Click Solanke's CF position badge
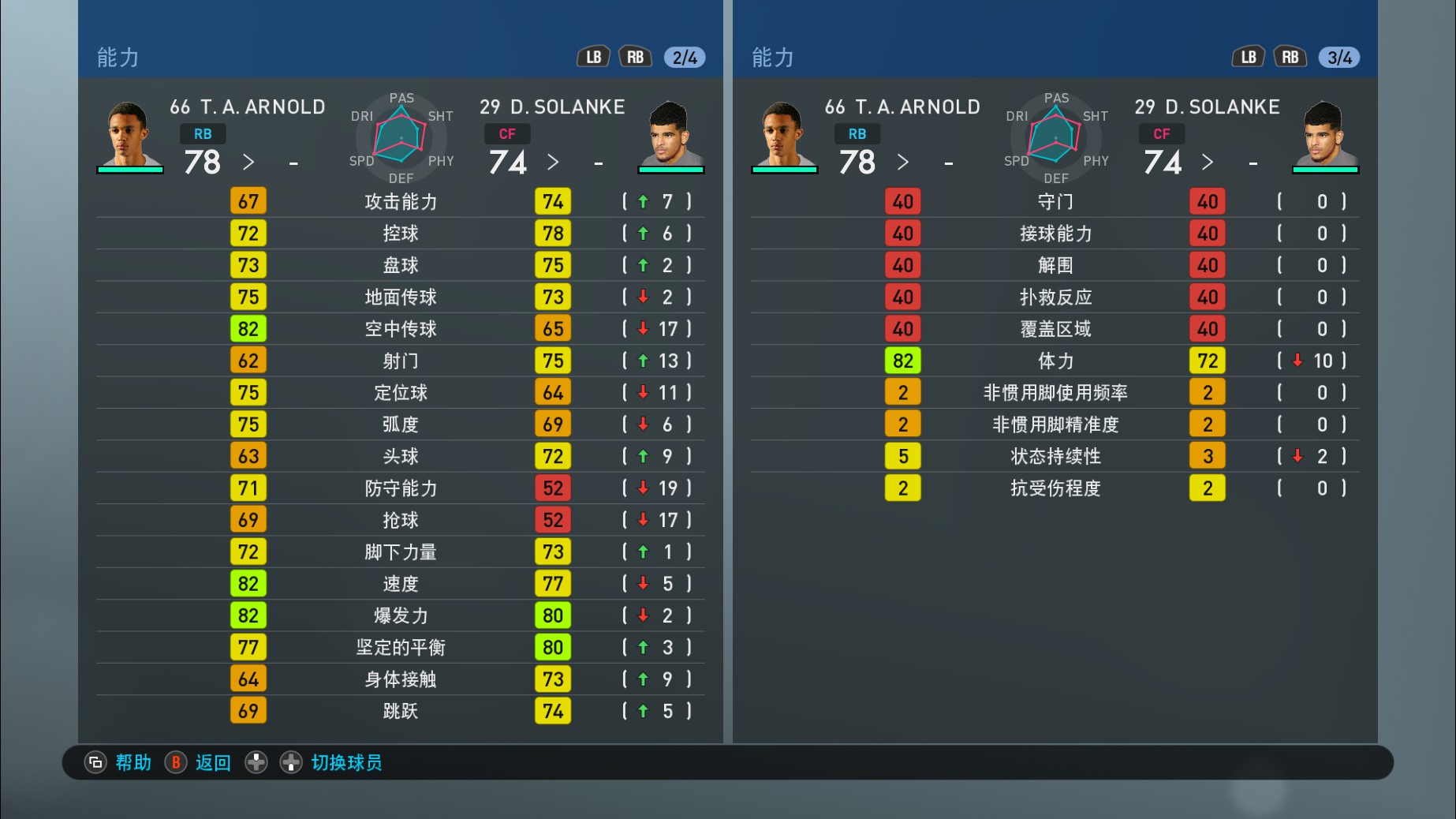 tap(507, 134)
